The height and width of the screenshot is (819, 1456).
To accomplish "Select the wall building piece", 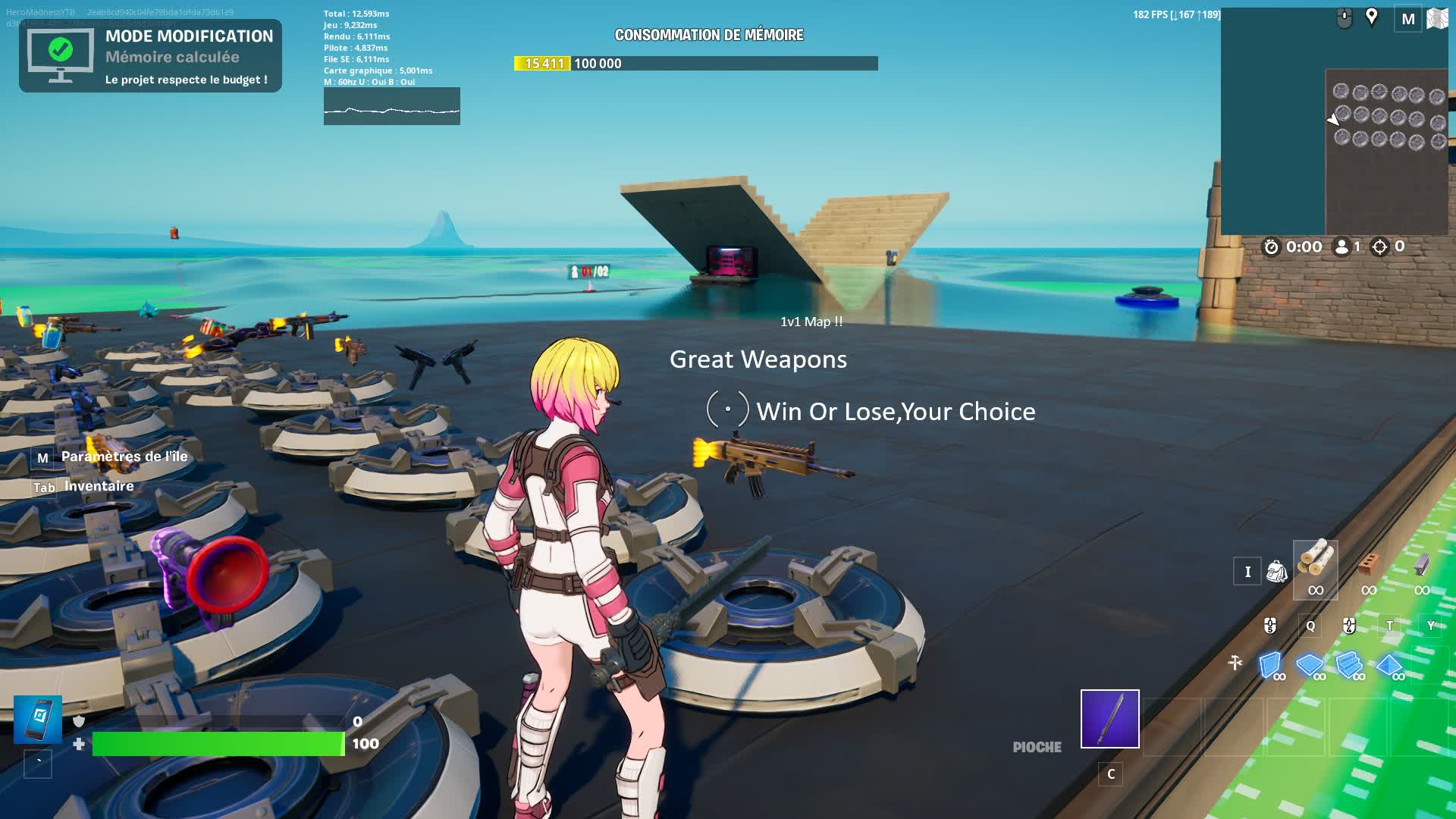I will (1271, 665).
